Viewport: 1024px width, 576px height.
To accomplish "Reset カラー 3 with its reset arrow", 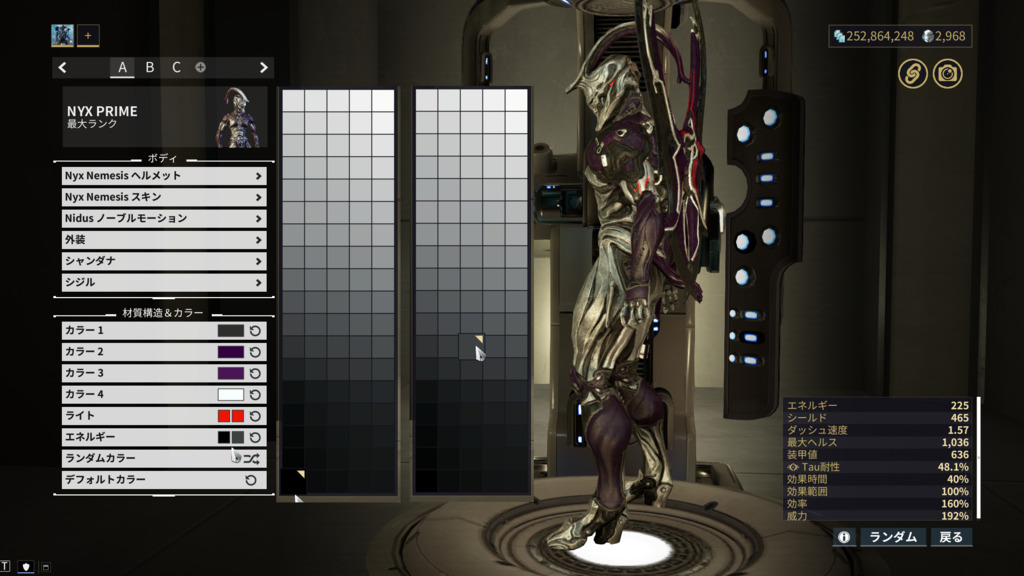I will pyautogui.click(x=255, y=373).
